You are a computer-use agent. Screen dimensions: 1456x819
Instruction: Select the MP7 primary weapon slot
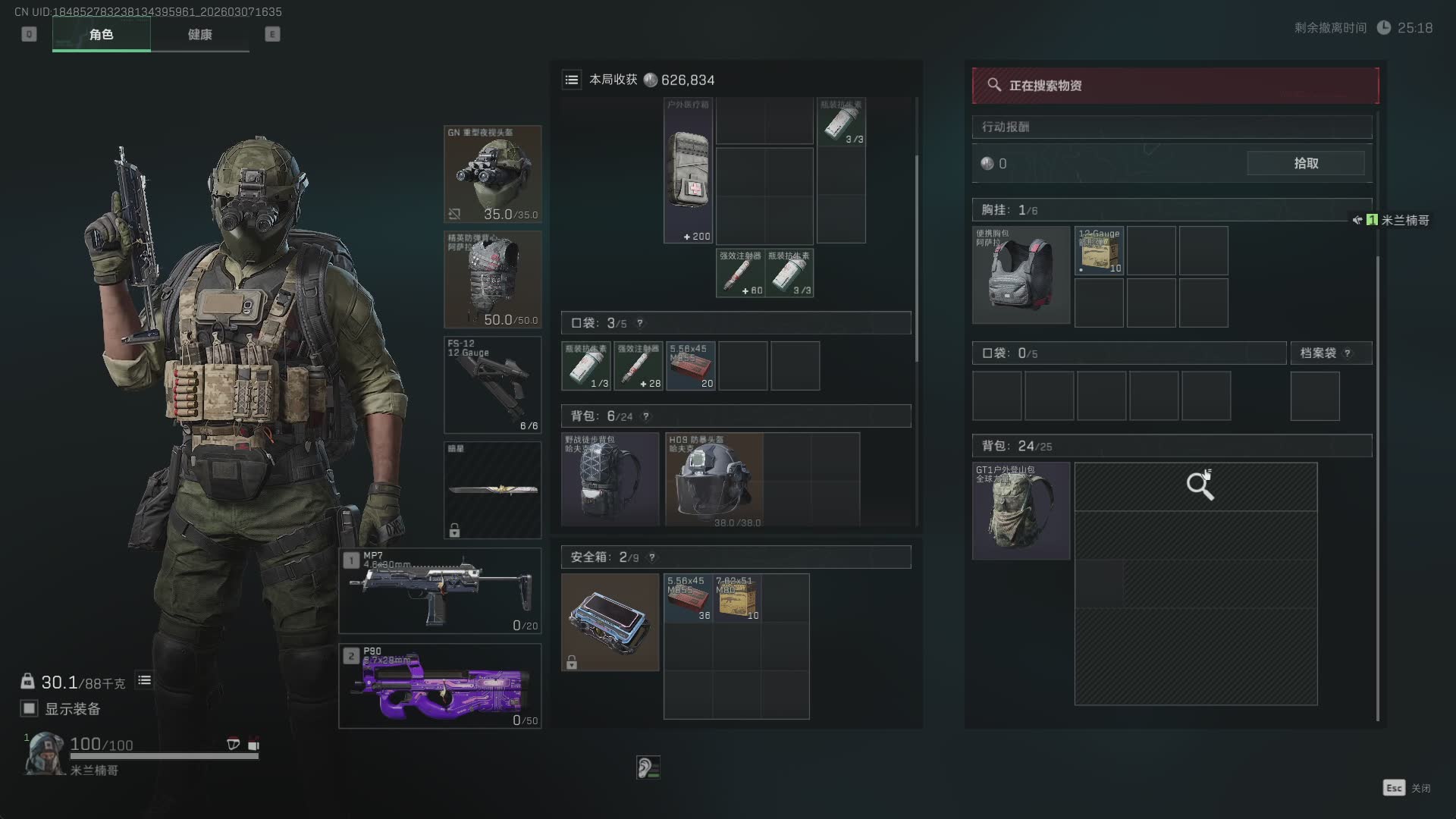pos(440,591)
